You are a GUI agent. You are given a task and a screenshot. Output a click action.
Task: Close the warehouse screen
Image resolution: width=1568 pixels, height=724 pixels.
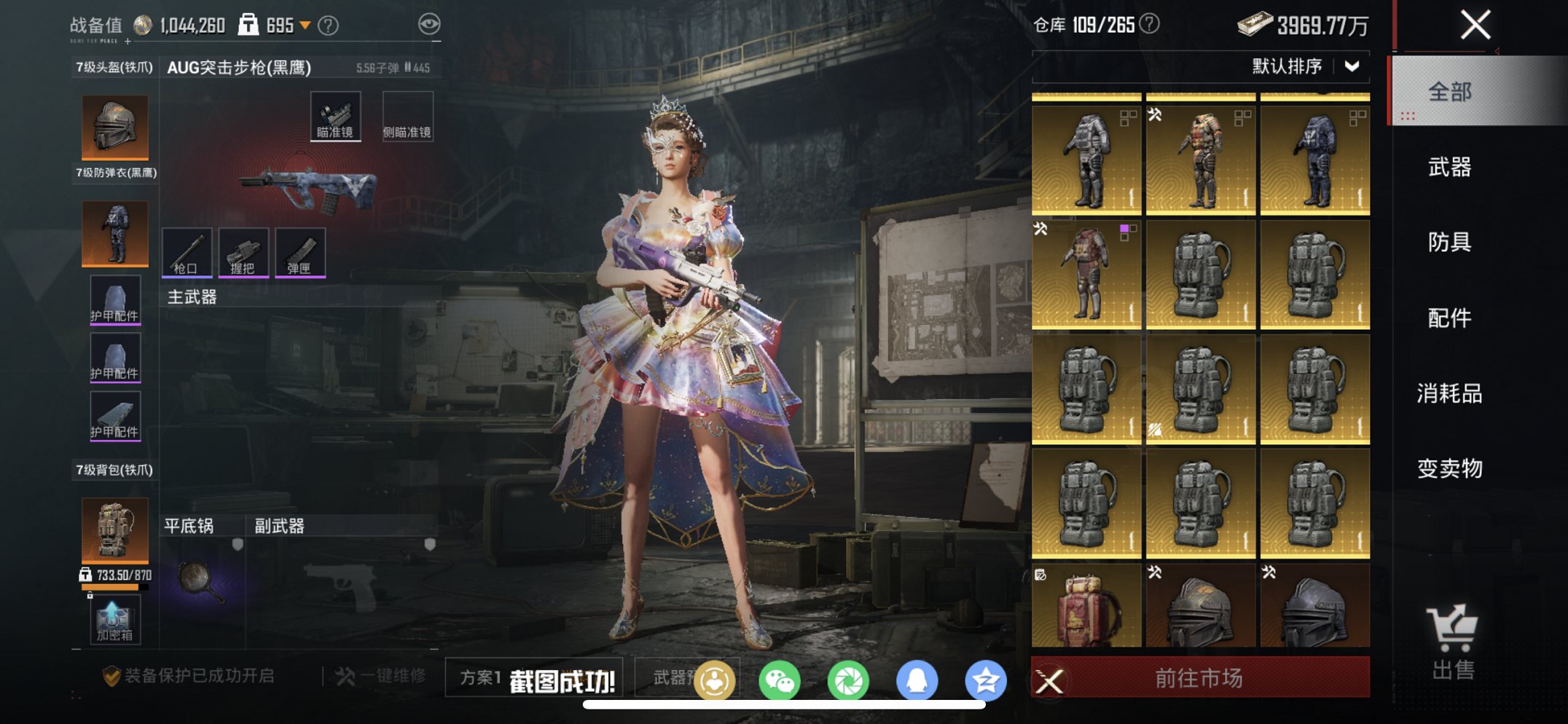pyautogui.click(x=1475, y=25)
